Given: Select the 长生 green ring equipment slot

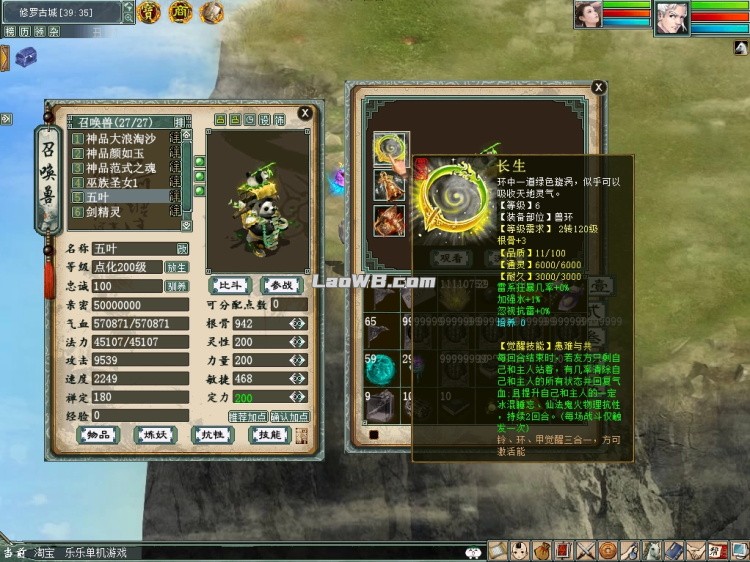Looking at the screenshot, I should coord(390,150).
